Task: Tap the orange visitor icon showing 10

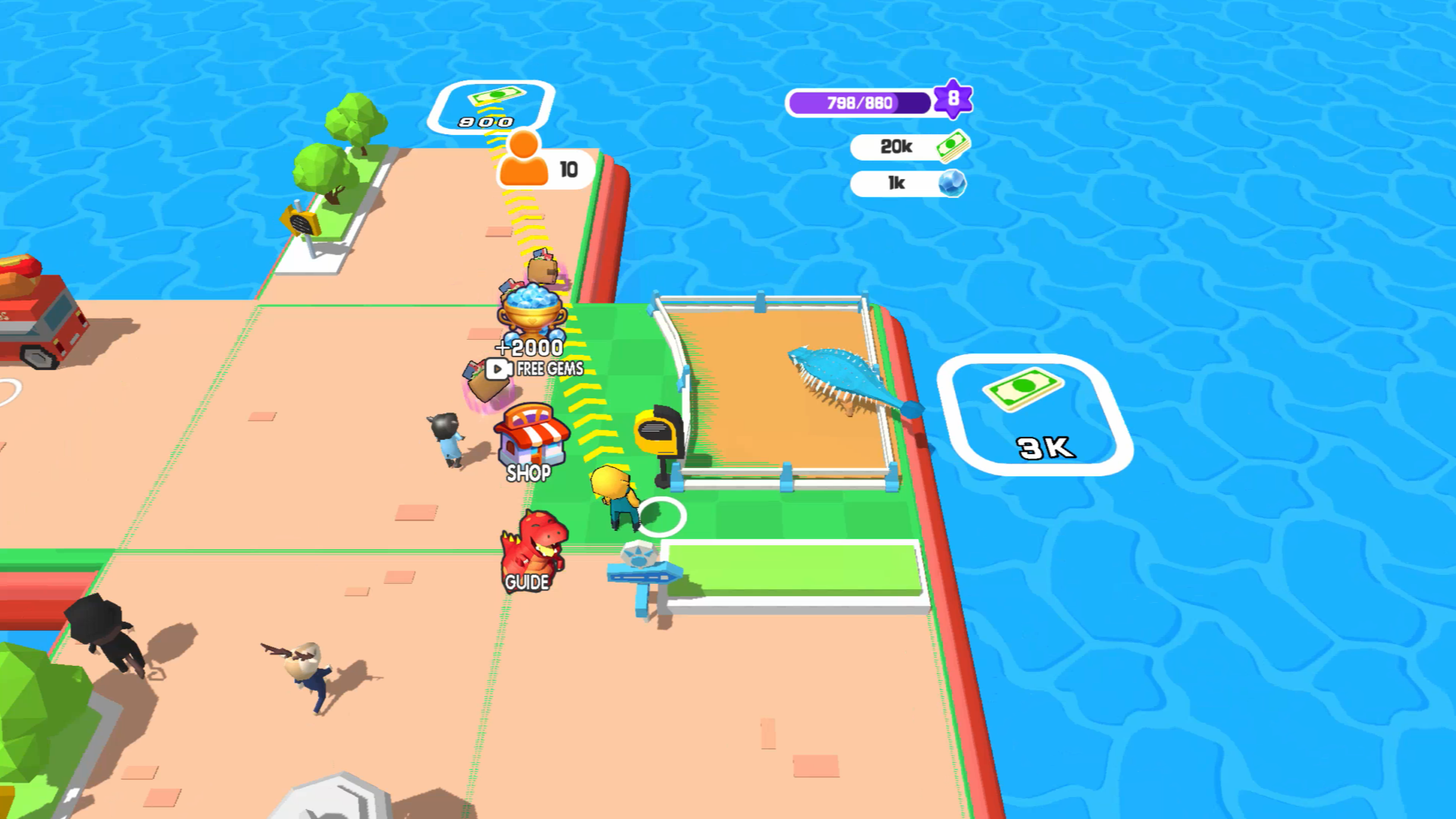Action: 523,163
